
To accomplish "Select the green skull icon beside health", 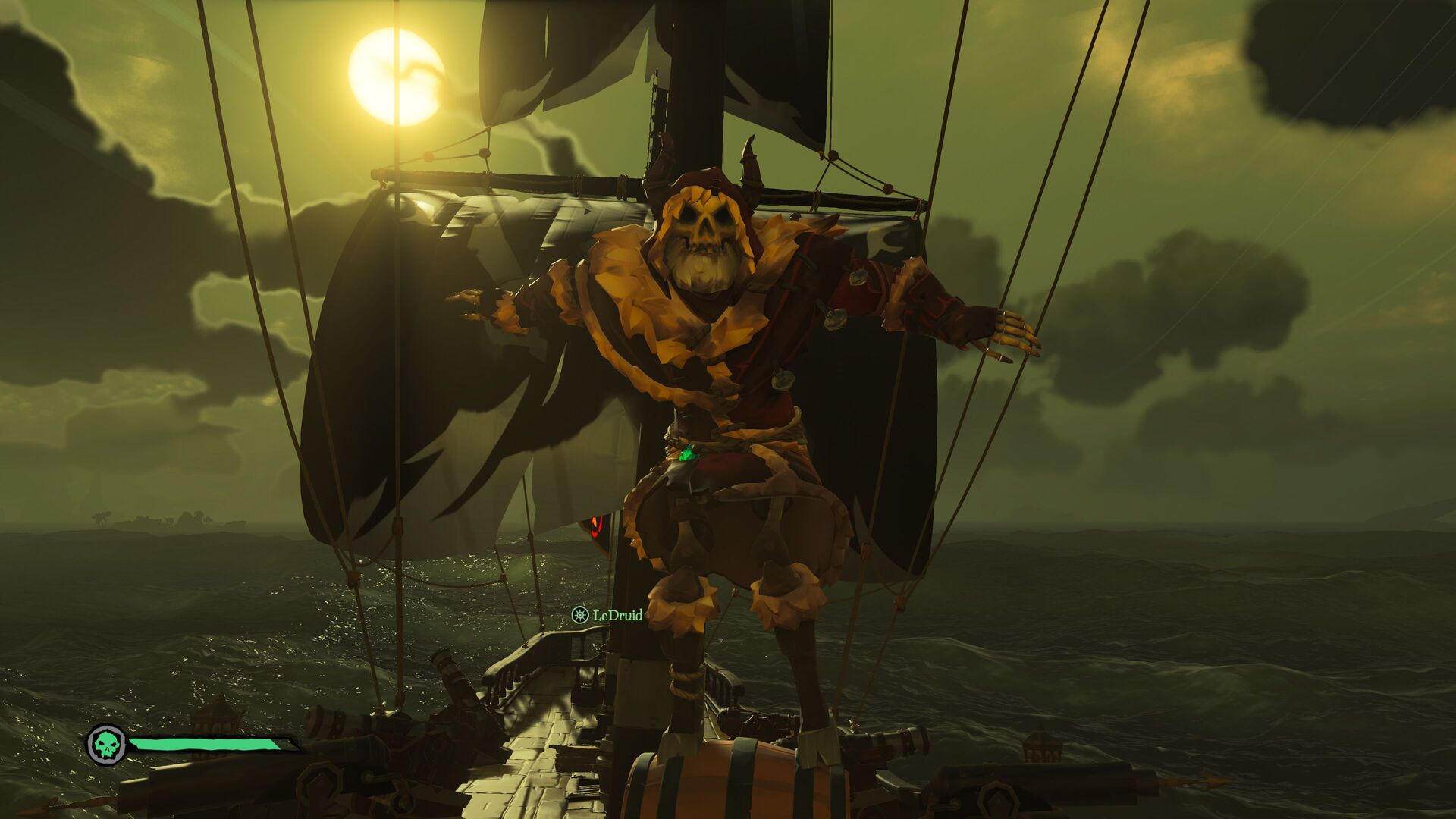I will (x=107, y=745).
